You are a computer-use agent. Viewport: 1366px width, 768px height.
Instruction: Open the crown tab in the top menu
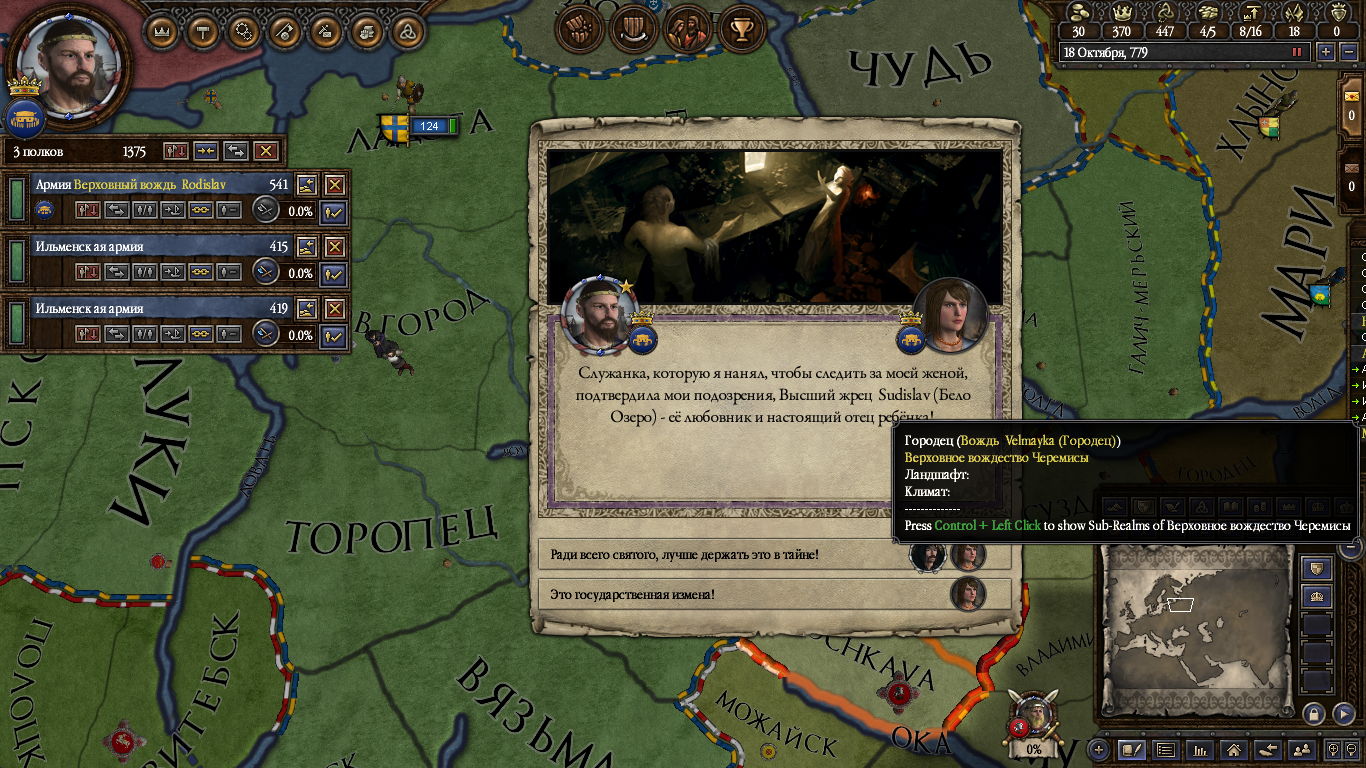164,31
